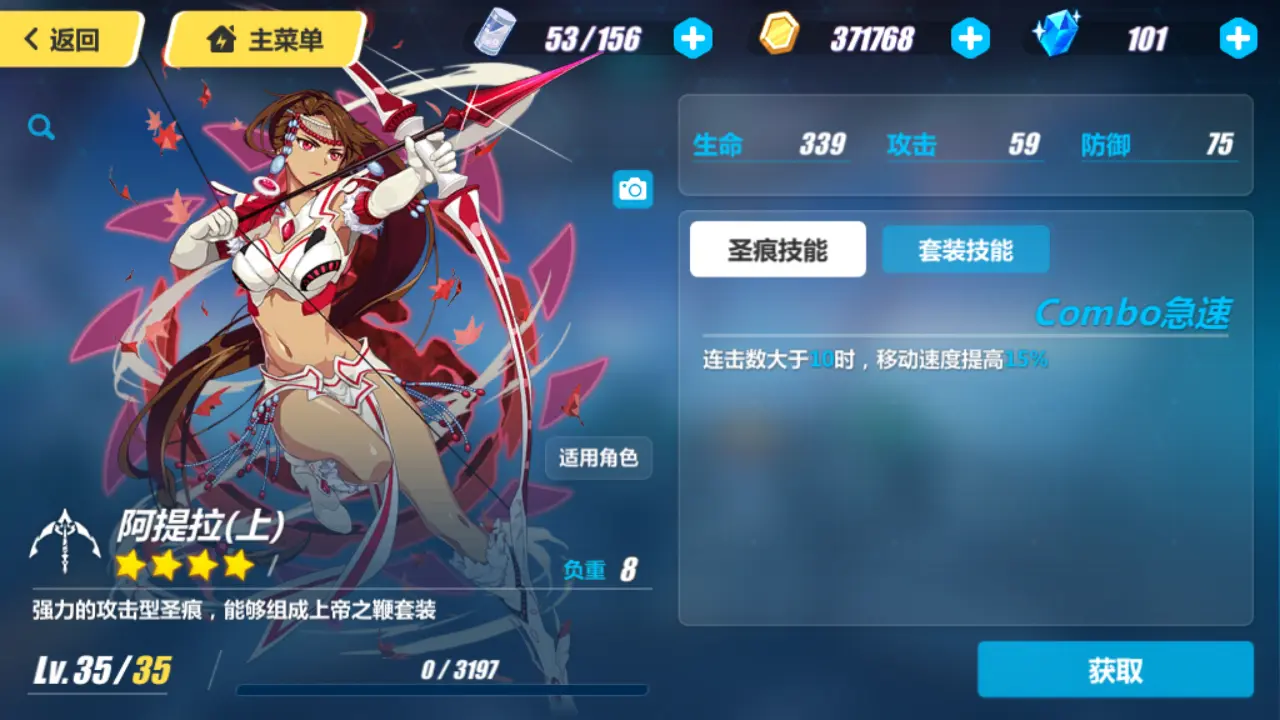This screenshot has width=1280, height=720.
Task: Click the camera icon near the character art
Action: (x=631, y=189)
